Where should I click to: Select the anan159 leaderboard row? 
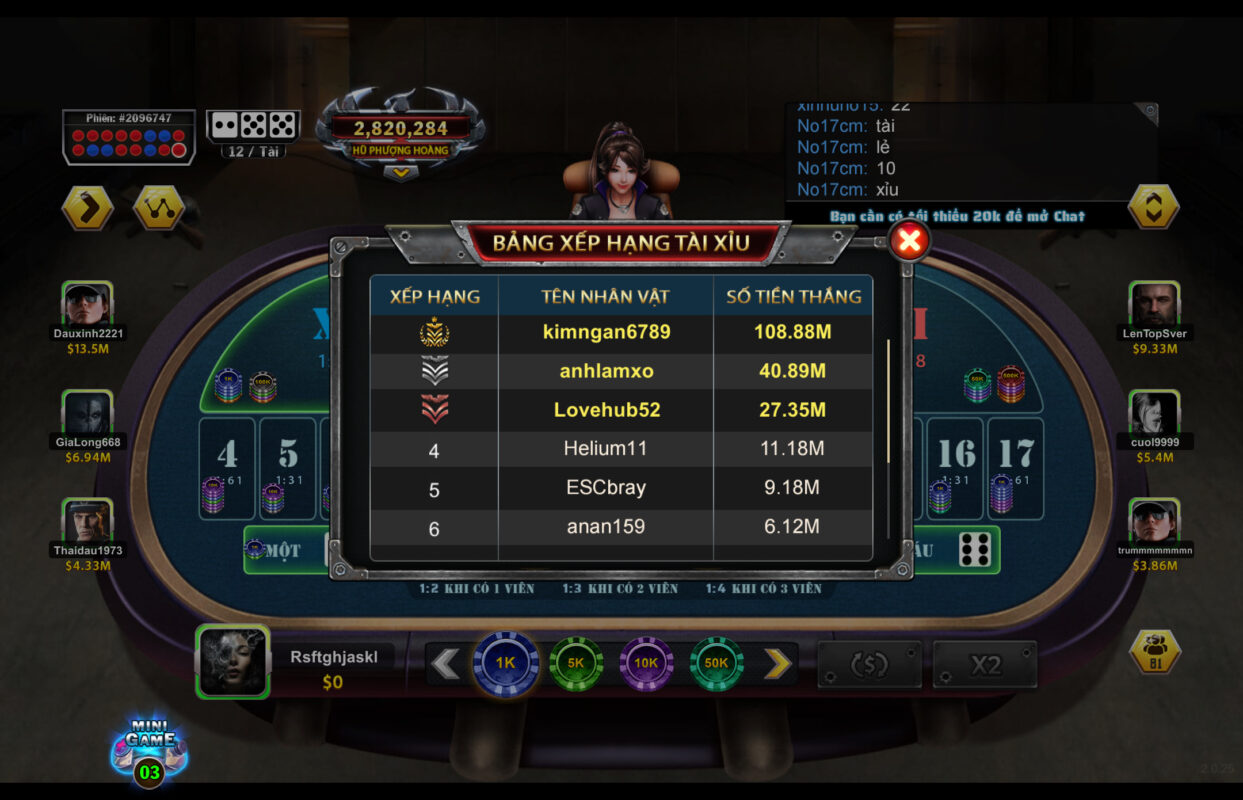[x=620, y=527]
